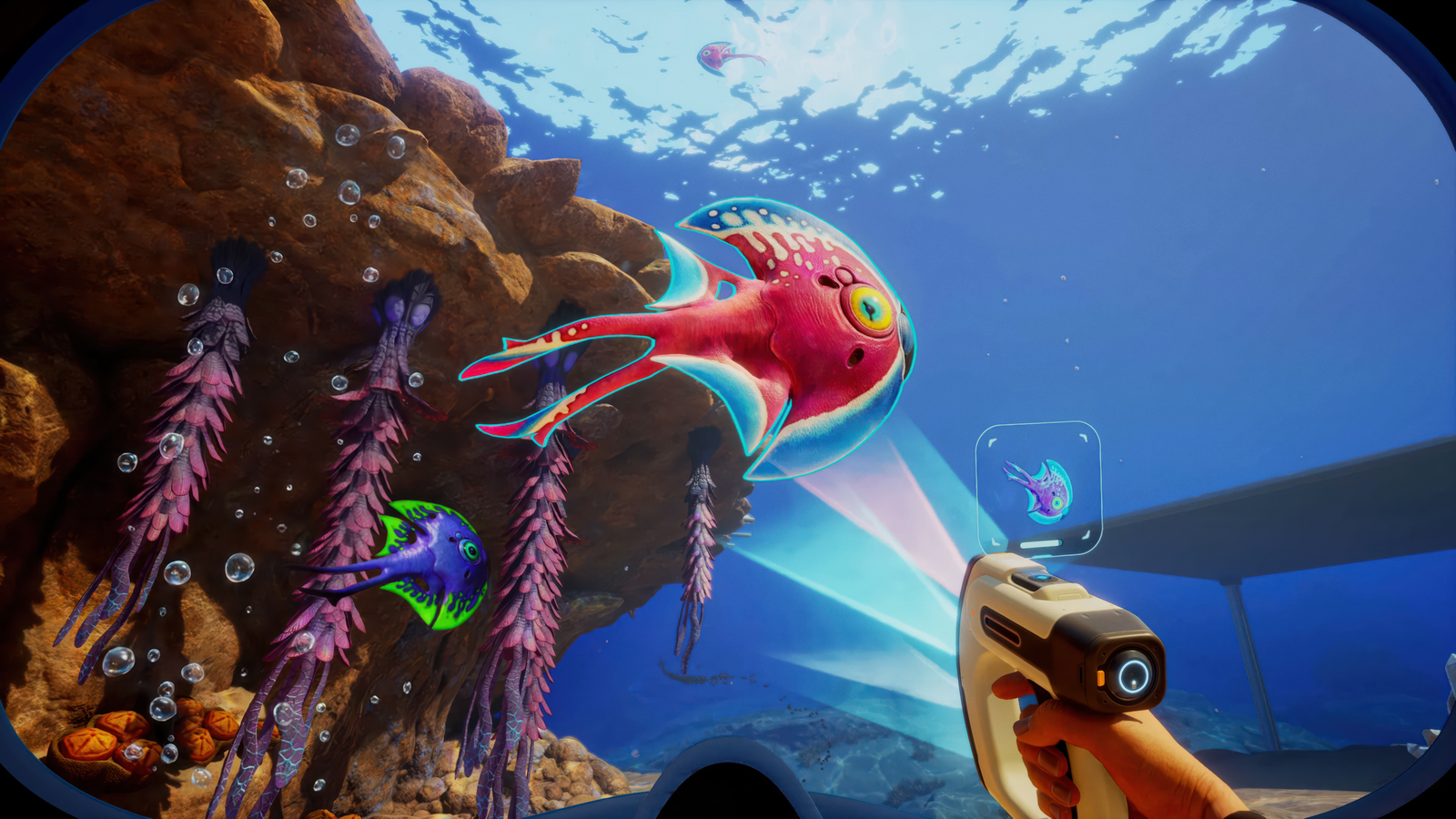Select the yellow eye of the red fish
This screenshot has width=1456, height=819.
point(871,305)
